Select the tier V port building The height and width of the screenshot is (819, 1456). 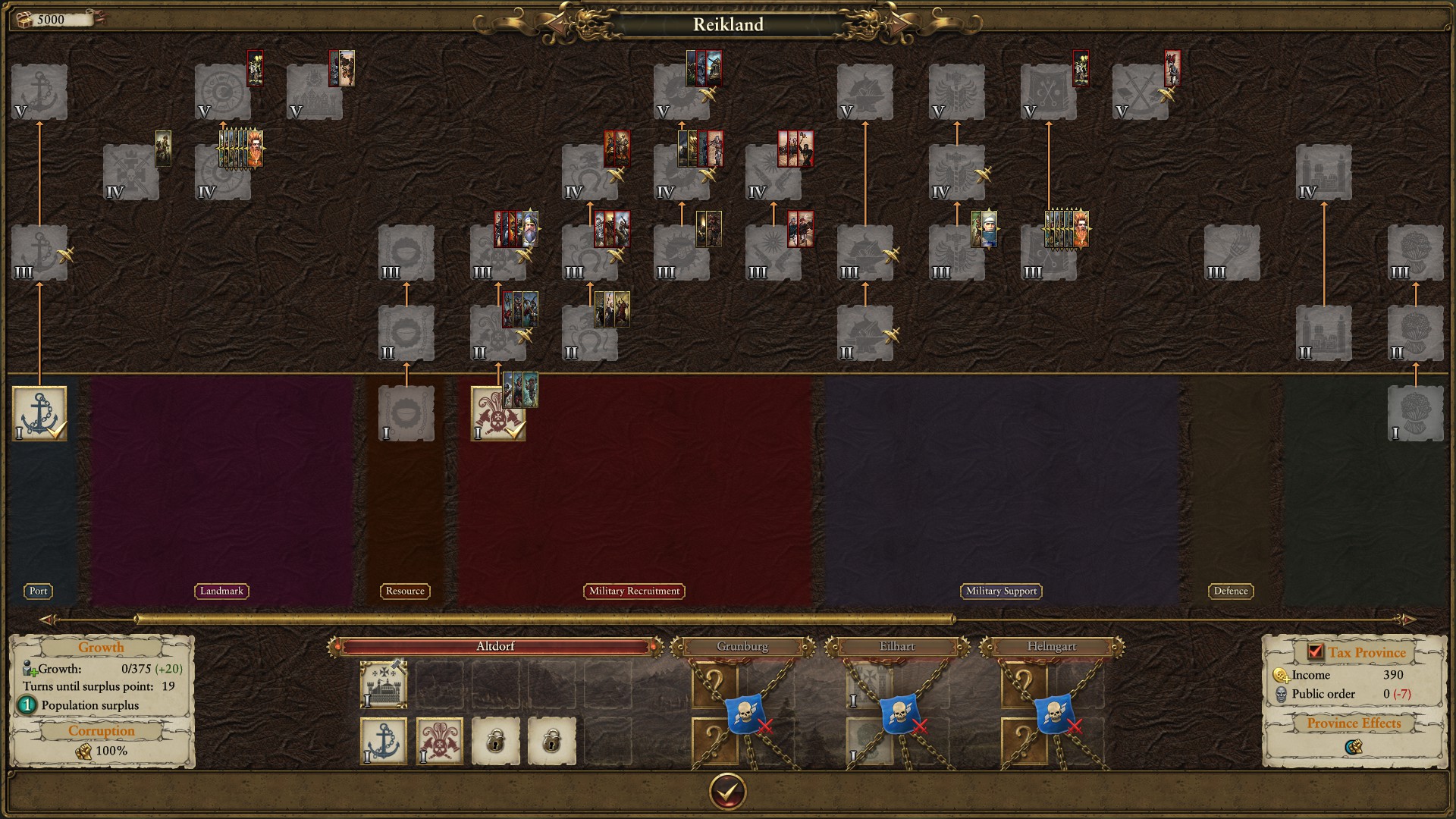[x=39, y=92]
